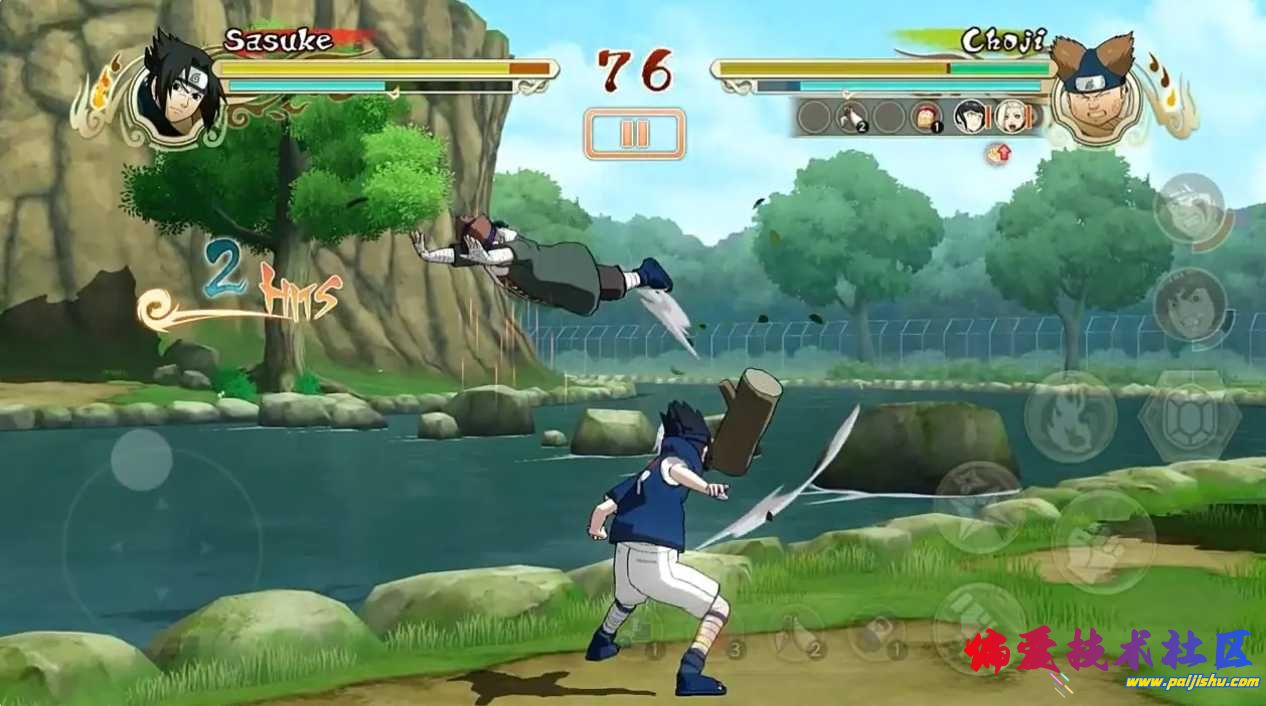Tap the virtual joystick knob
The width and height of the screenshot is (1266, 706).
141,459
